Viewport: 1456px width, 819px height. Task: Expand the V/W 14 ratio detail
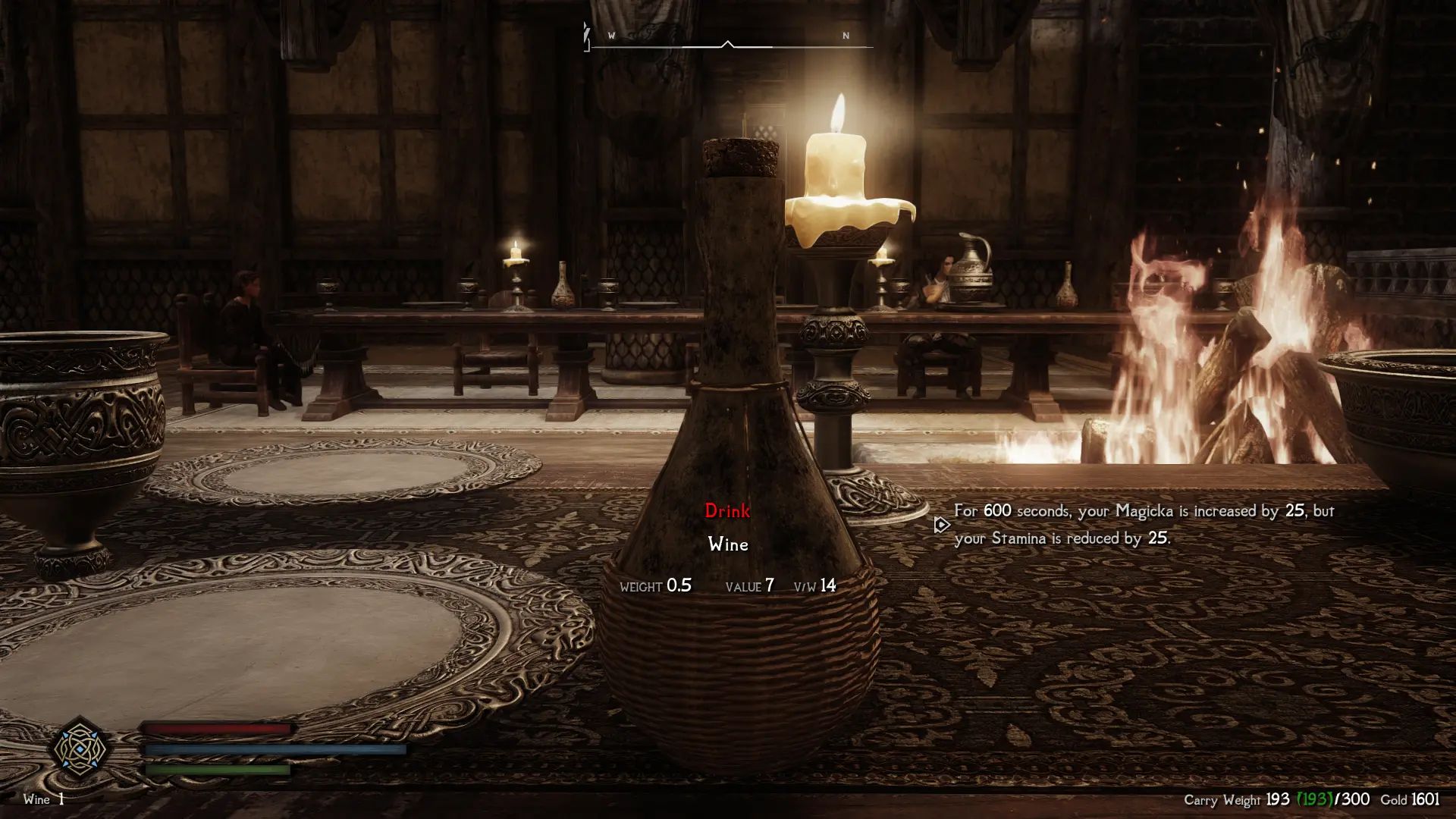[x=814, y=586]
